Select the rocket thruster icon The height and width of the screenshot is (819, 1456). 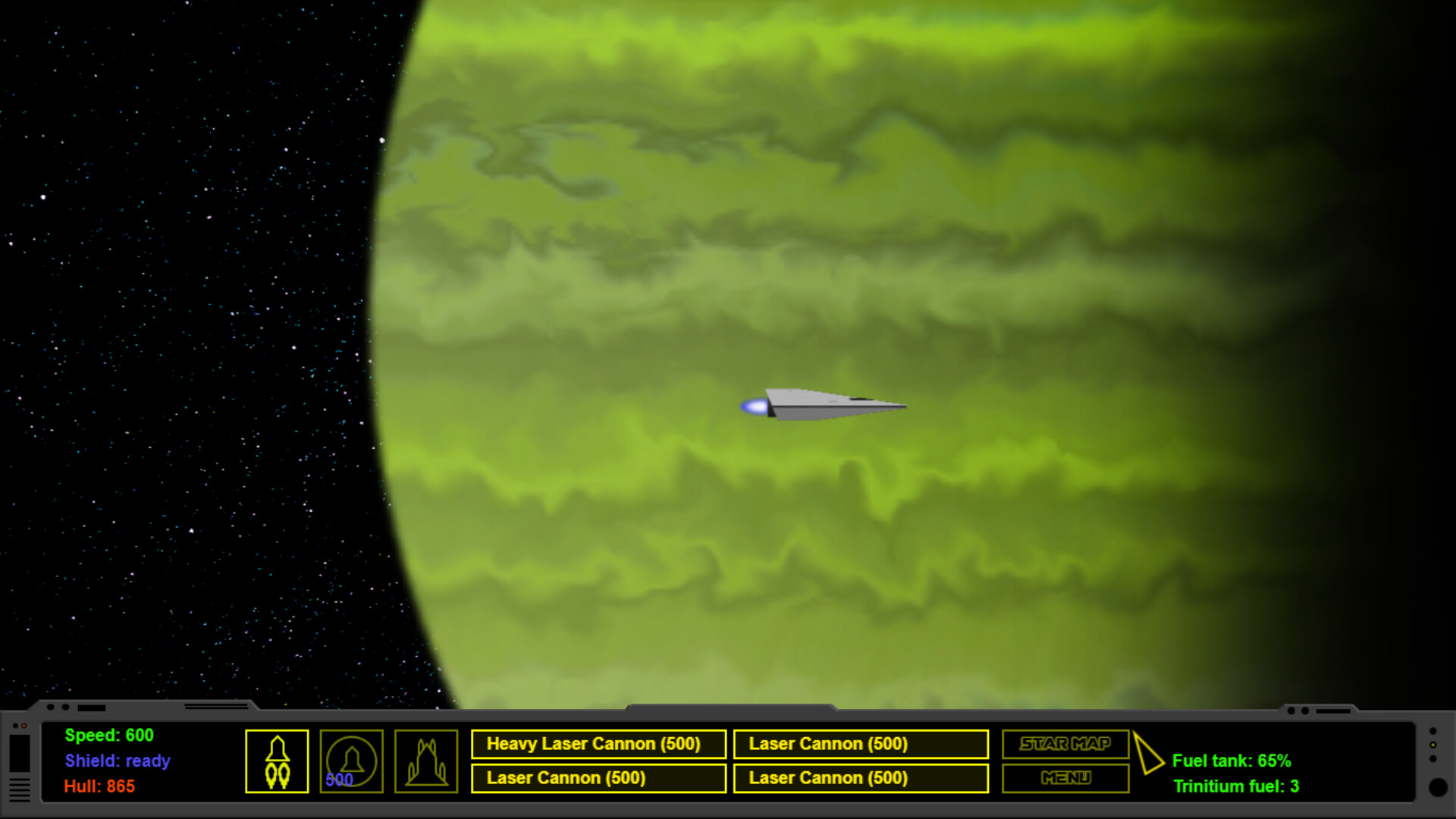pyautogui.click(x=277, y=761)
